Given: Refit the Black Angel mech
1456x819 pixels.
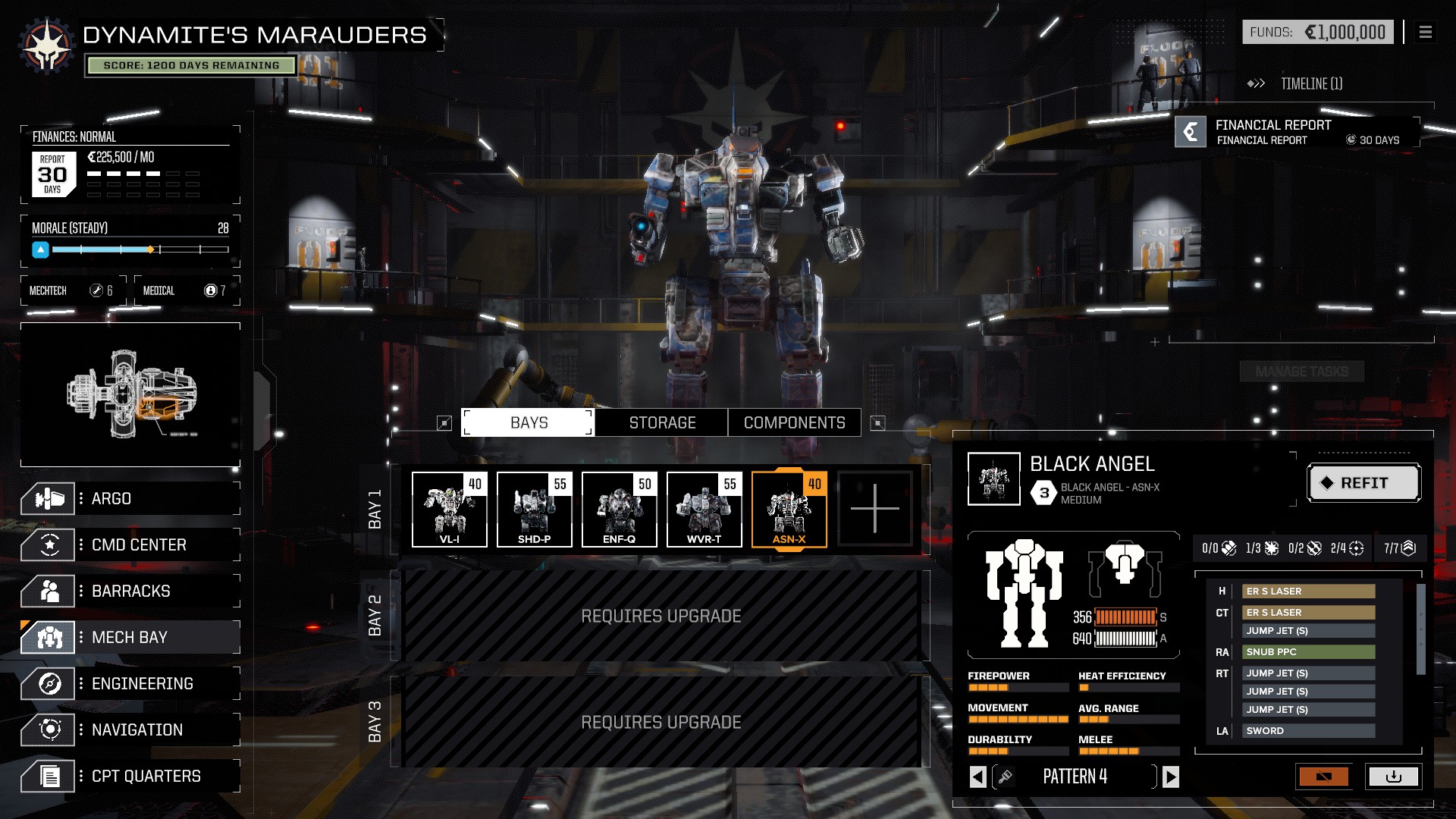Looking at the screenshot, I should (1363, 483).
